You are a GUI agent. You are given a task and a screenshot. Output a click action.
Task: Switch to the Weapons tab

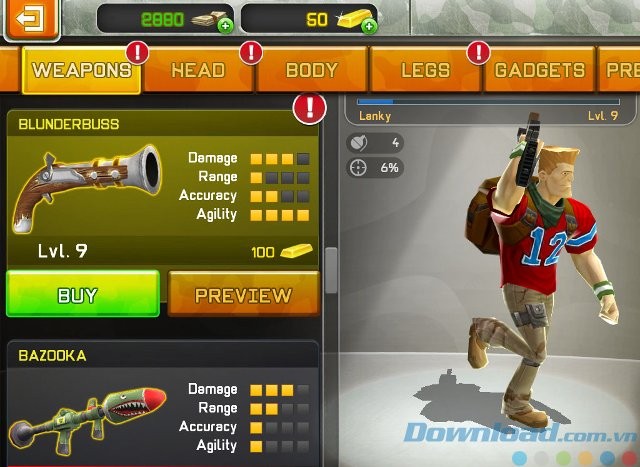tap(81, 70)
